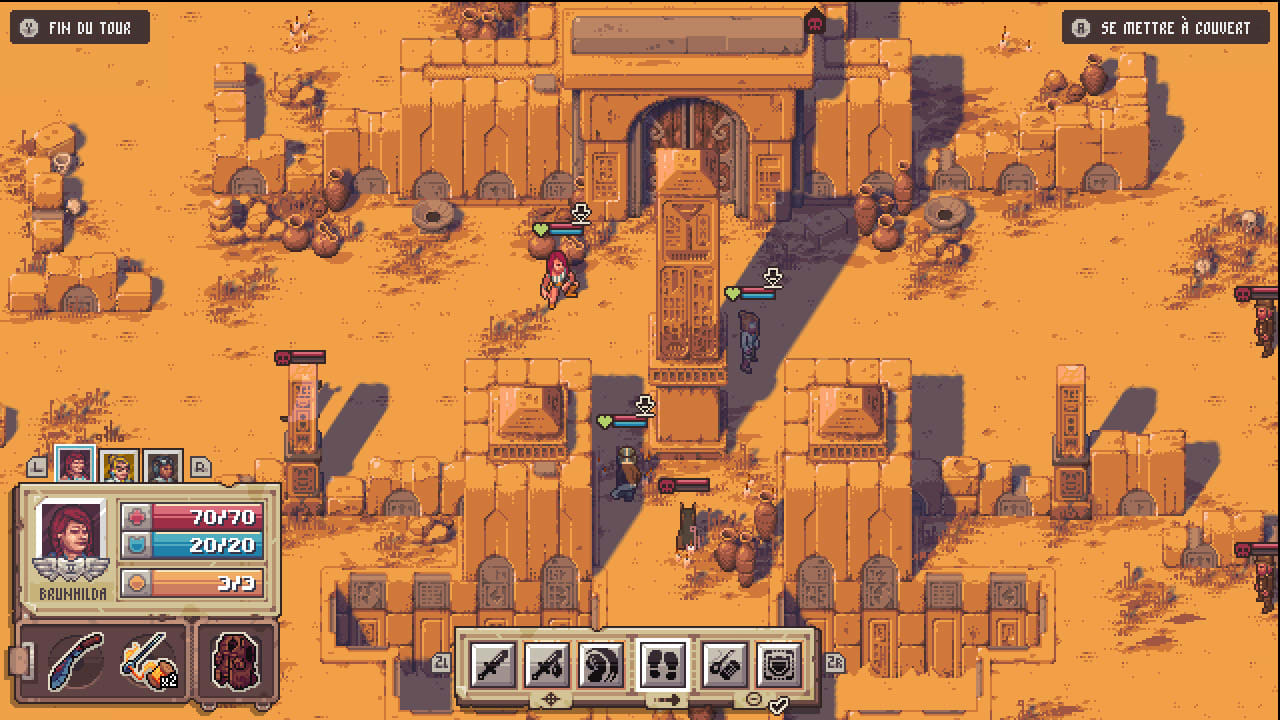Expand the attack group crosshair tab

point(550,697)
